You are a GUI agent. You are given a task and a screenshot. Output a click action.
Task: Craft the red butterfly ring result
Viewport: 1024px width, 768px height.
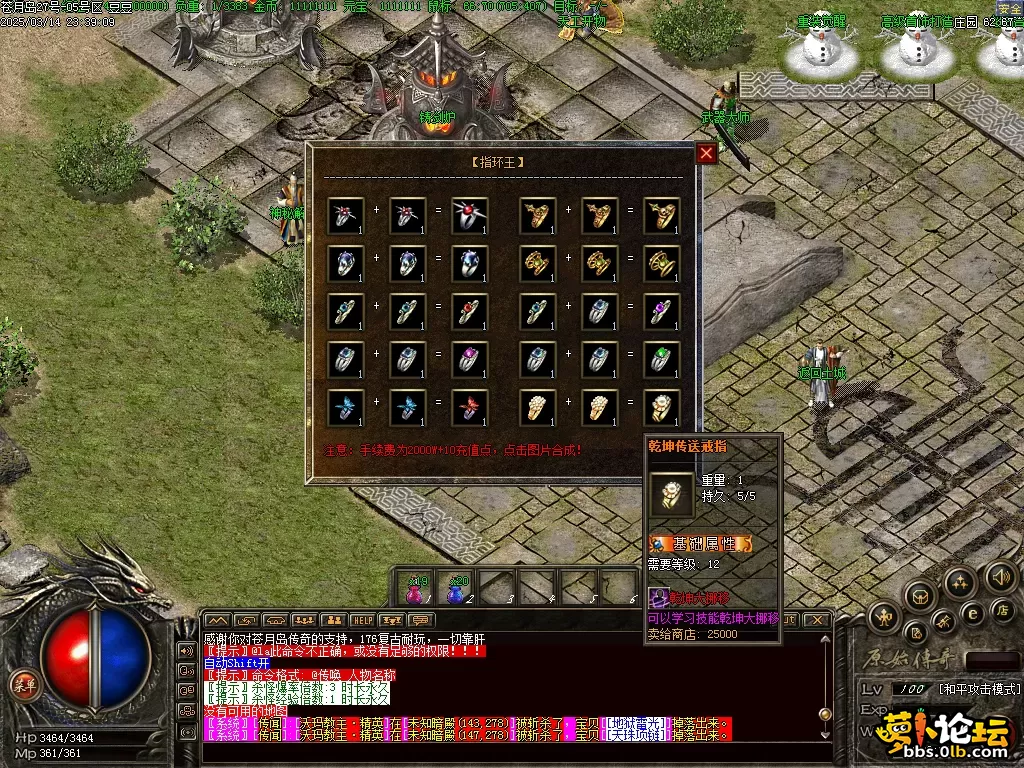(x=469, y=407)
